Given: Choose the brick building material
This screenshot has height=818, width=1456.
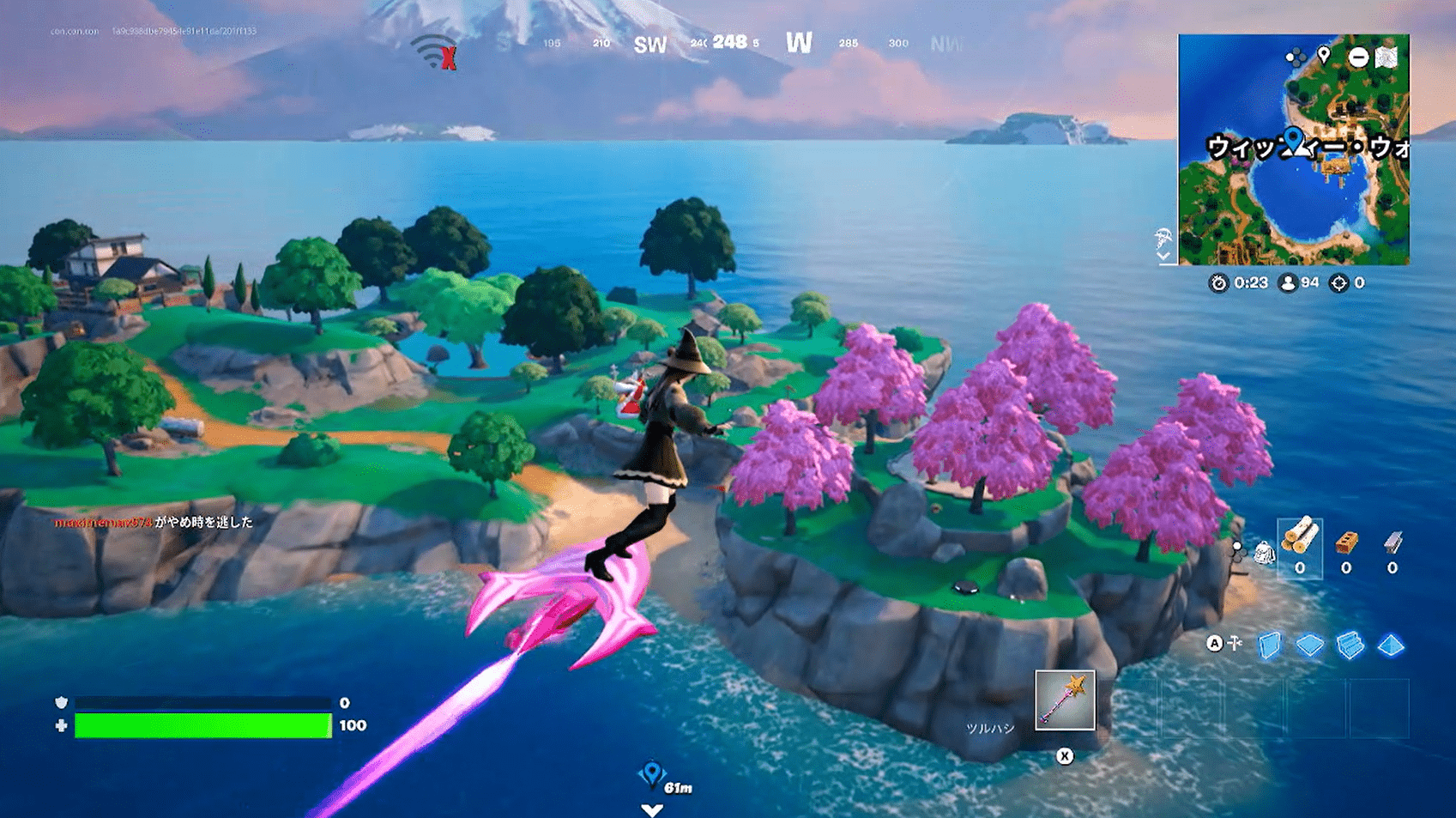Looking at the screenshot, I should tap(1346, 542).
